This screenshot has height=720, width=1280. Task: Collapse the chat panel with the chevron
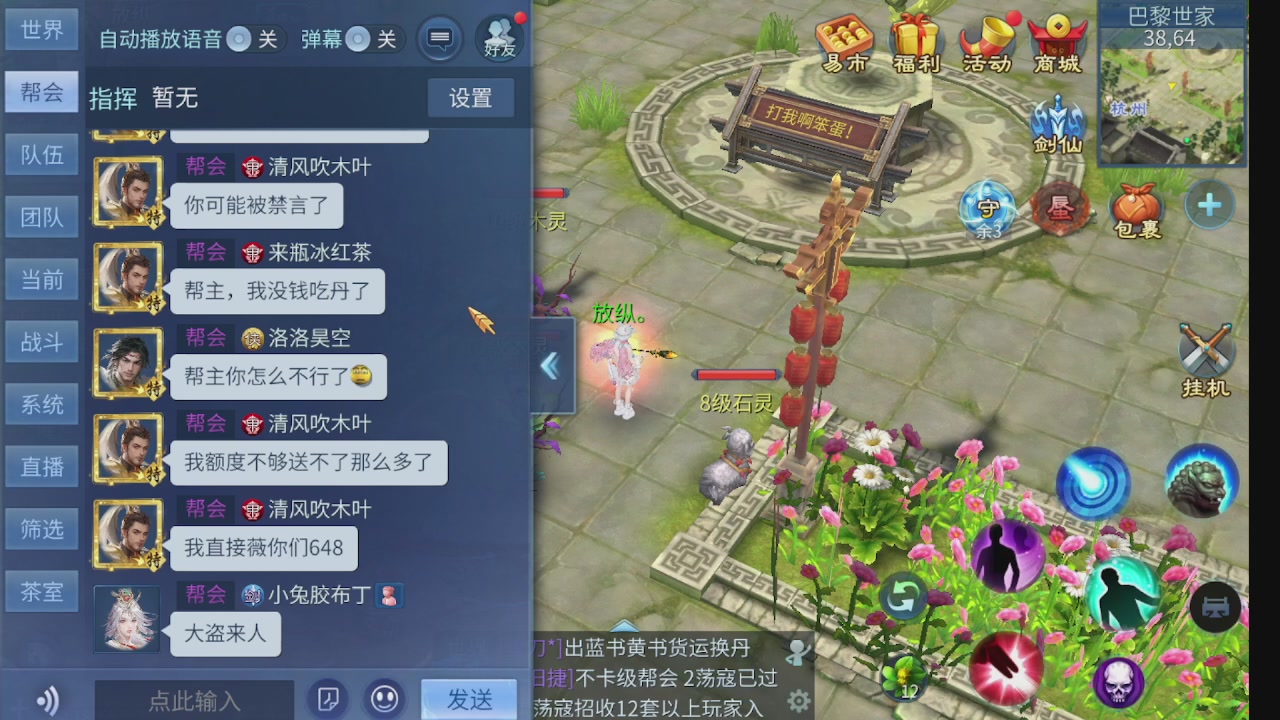coord(551,367)
